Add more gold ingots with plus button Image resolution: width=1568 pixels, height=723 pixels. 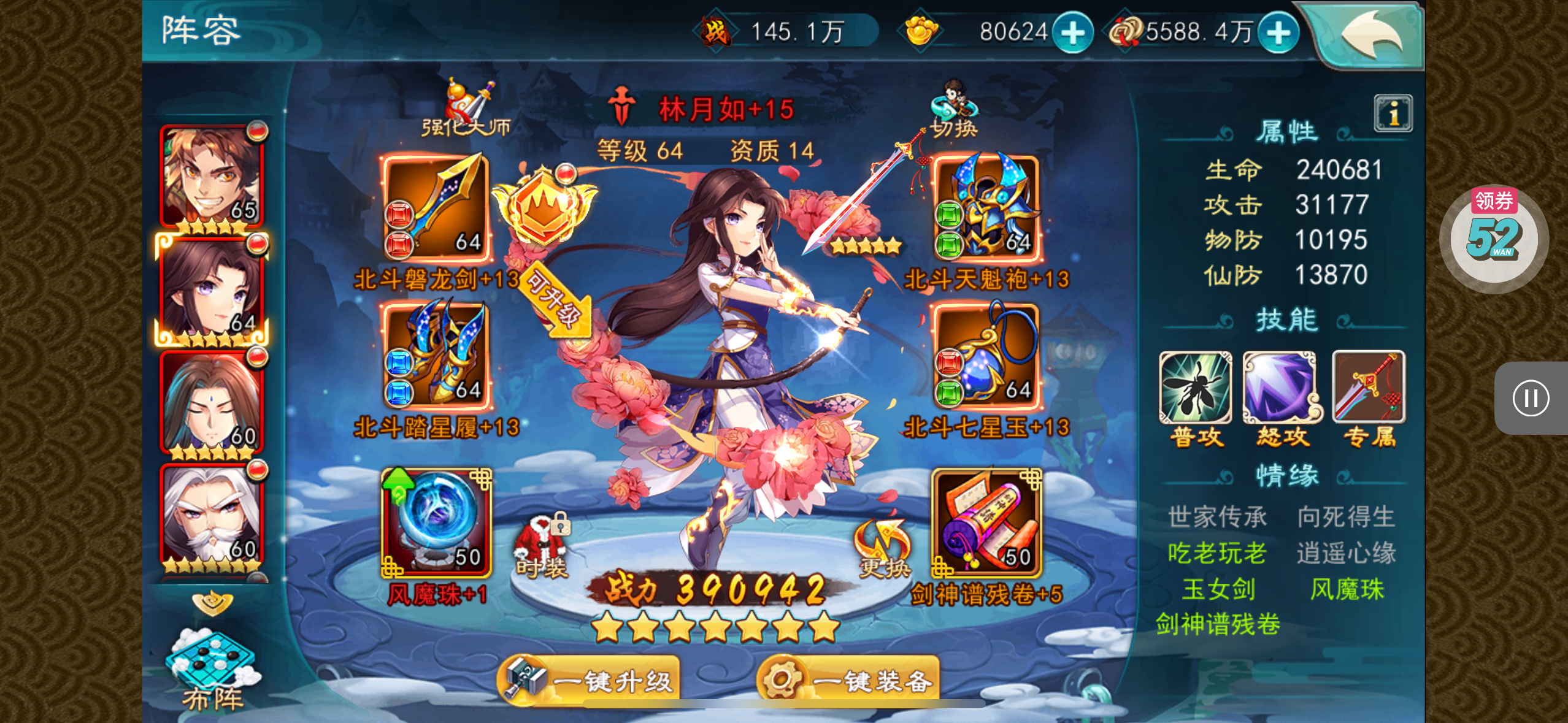tap(1072, 33)
